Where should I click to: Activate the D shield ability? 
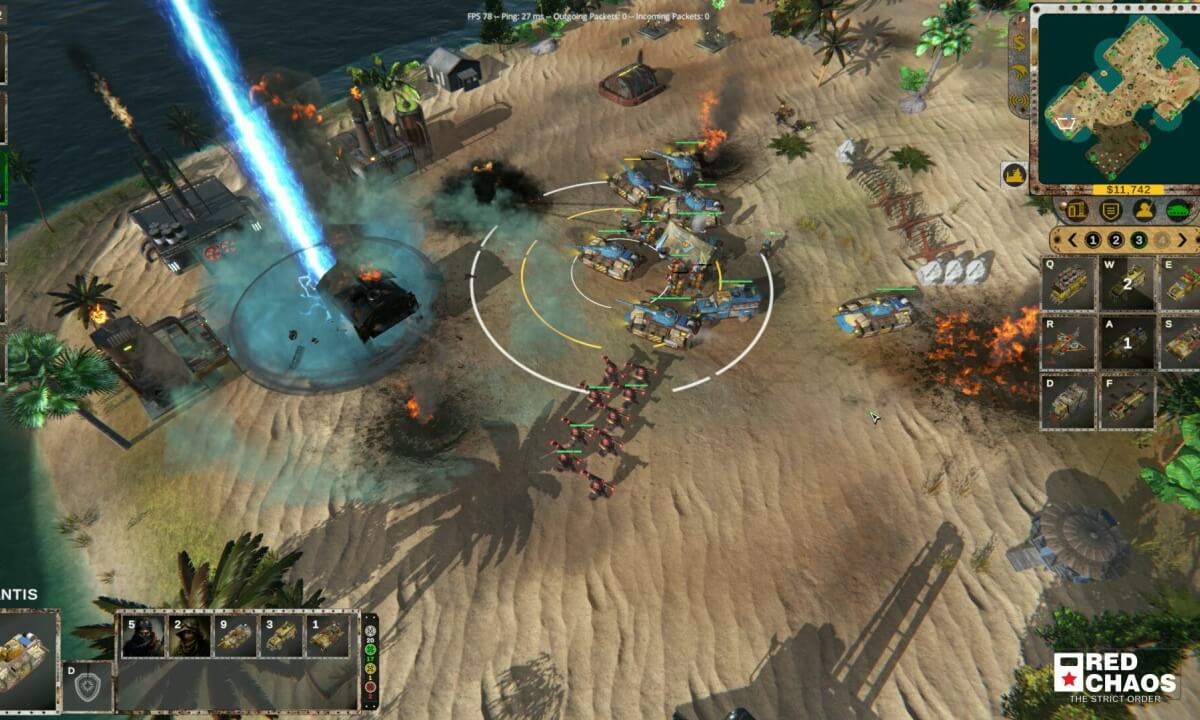(x=87, y=686)
